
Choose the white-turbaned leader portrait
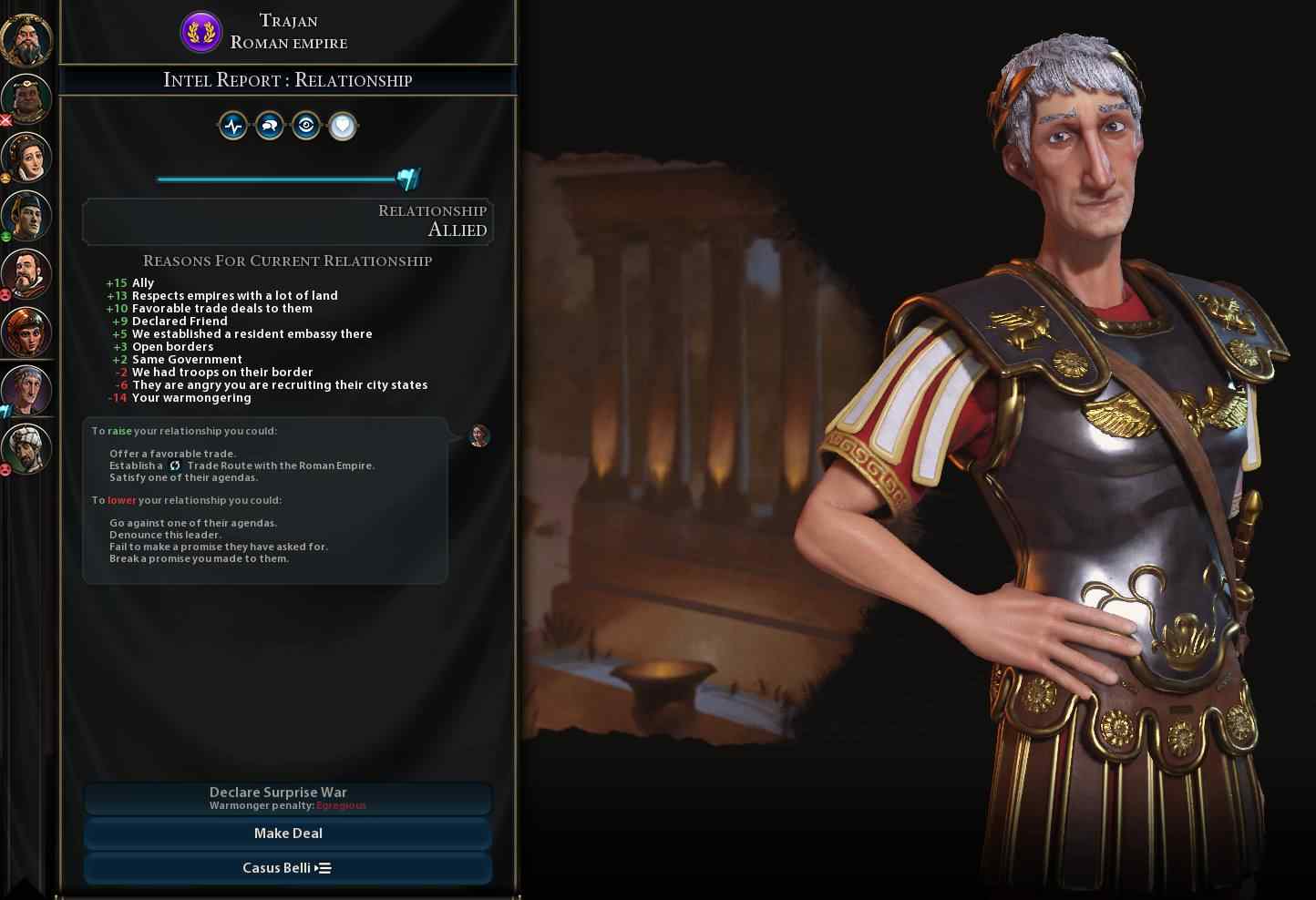[26, 447]
